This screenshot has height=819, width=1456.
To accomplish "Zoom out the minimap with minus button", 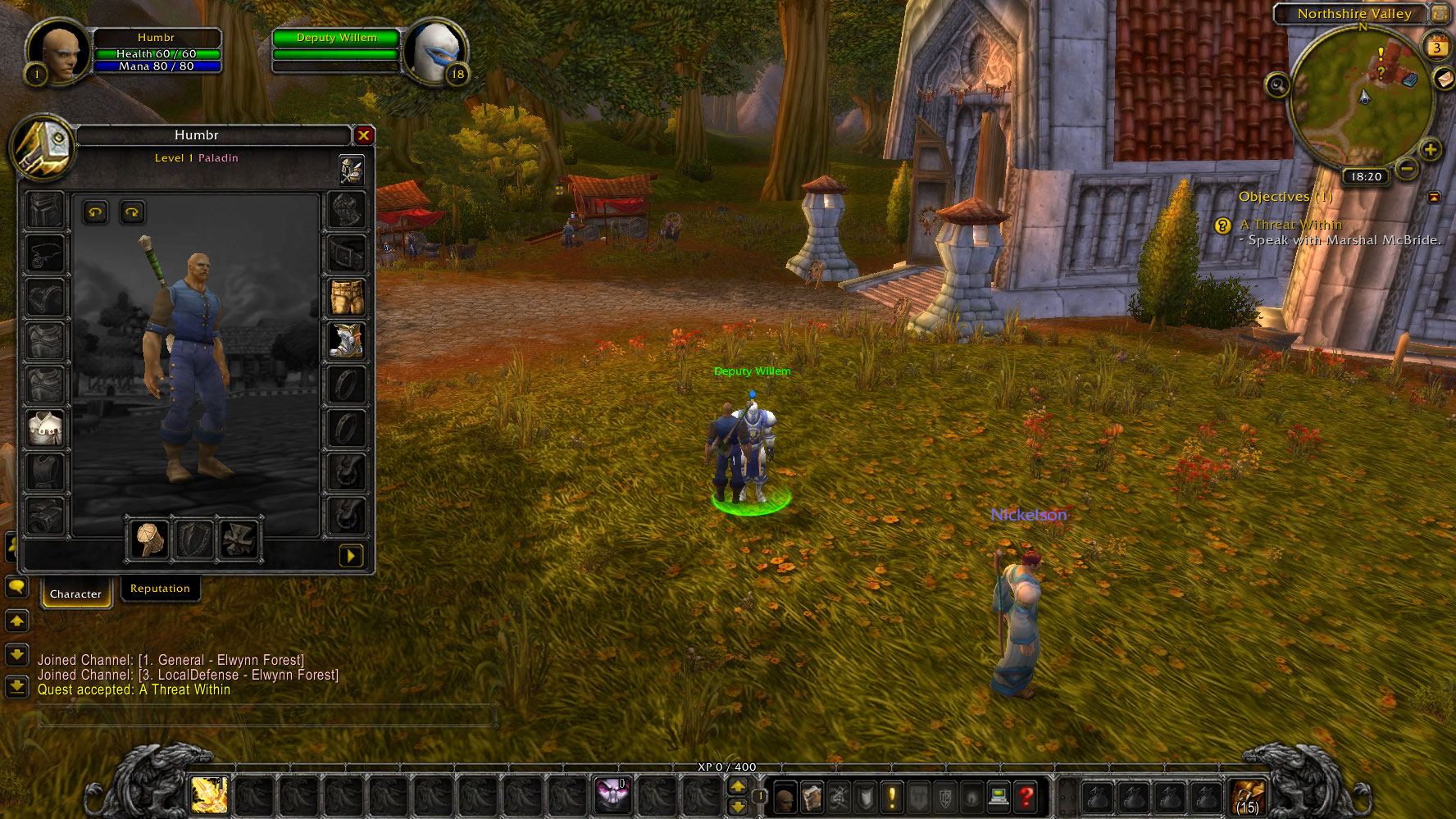I will [x=1408, y=169].
